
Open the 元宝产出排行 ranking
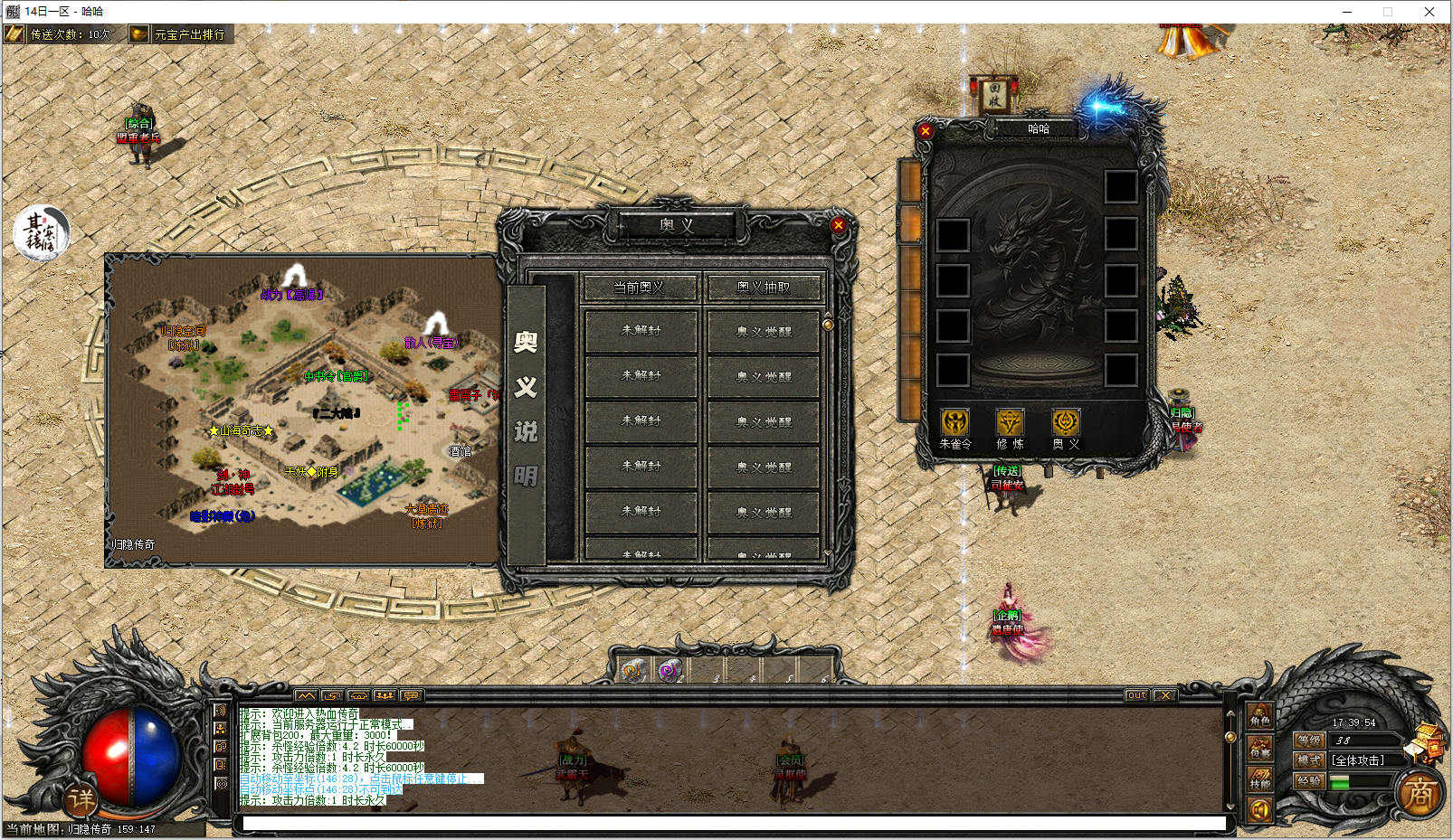coord(181,34)
